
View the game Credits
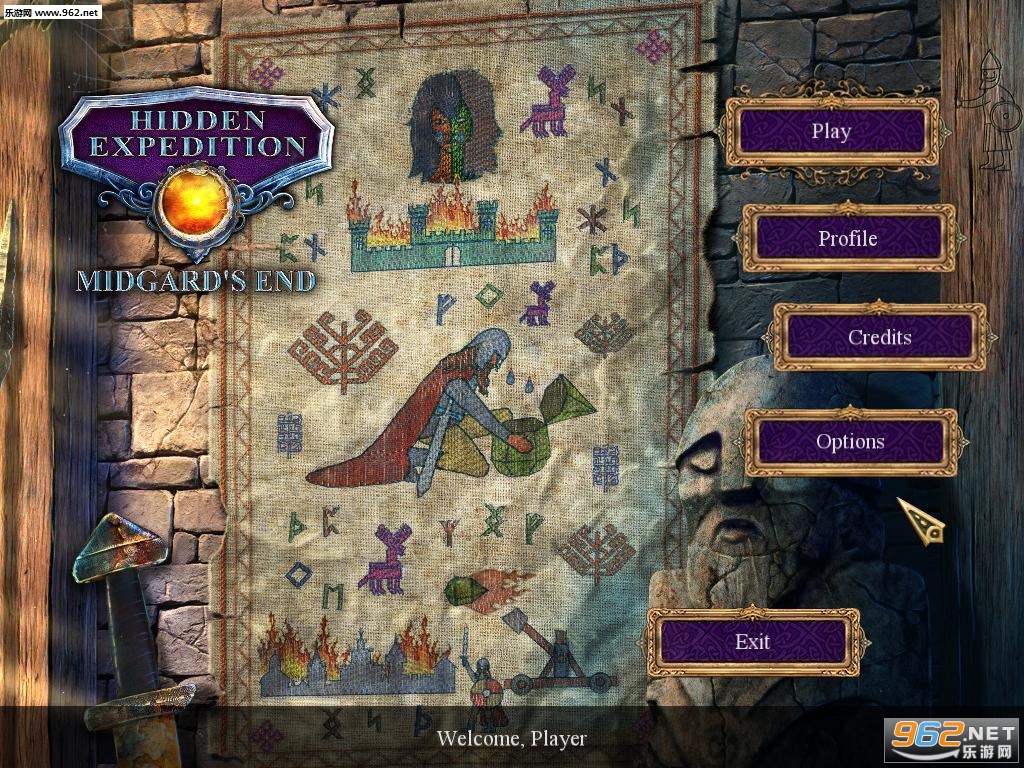tap(879, 337)
